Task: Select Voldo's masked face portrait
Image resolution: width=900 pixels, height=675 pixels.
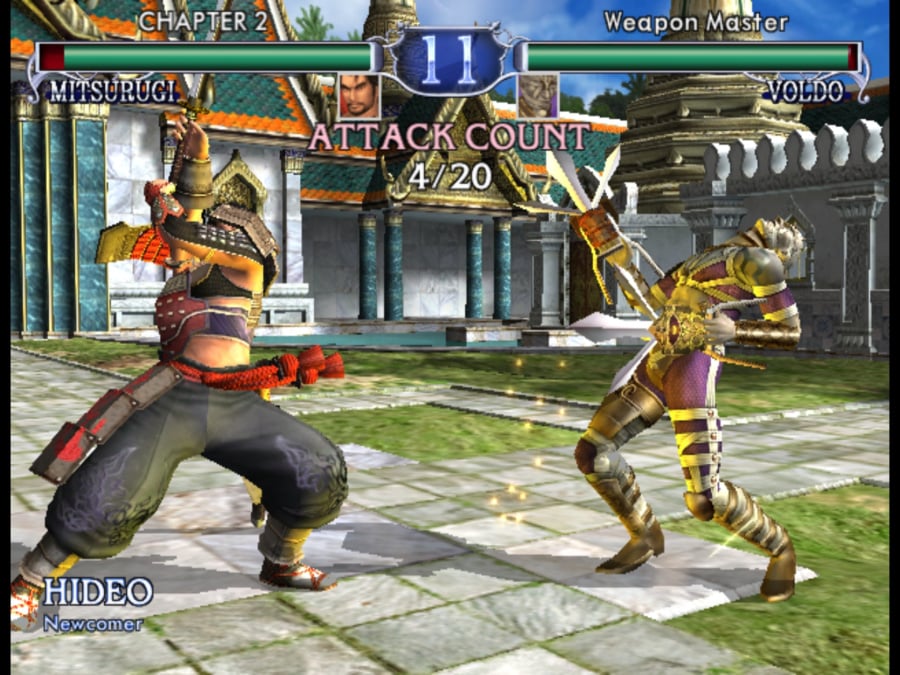Action: pos(538,96)
